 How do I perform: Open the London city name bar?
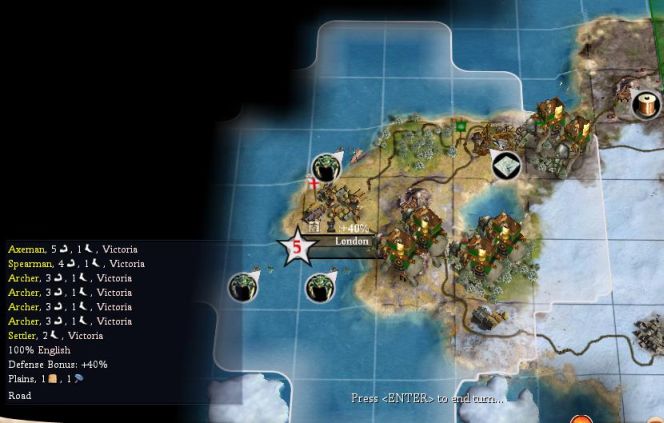(x=351, y=241)
